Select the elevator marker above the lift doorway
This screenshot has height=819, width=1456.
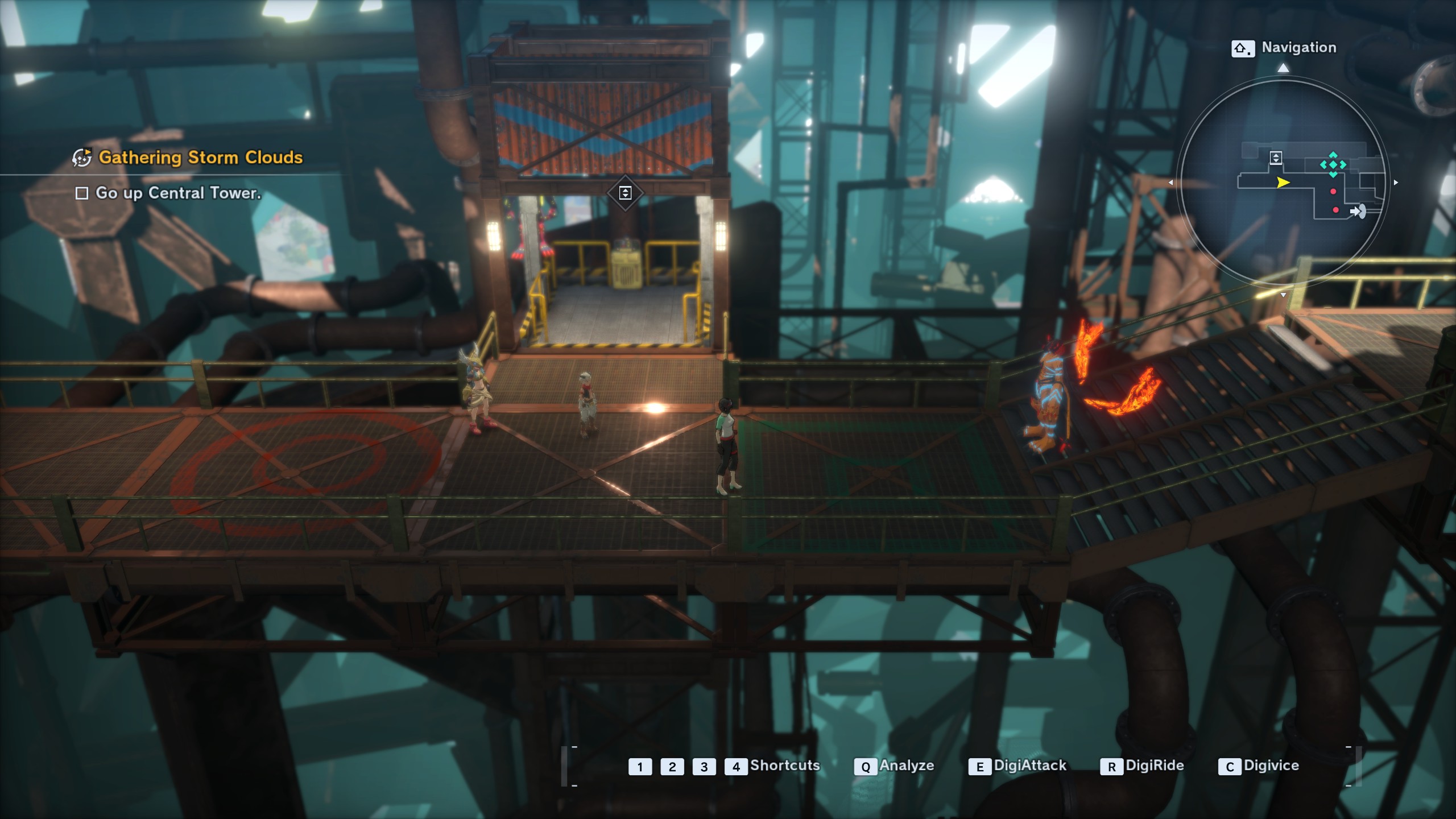click(625, 193)
